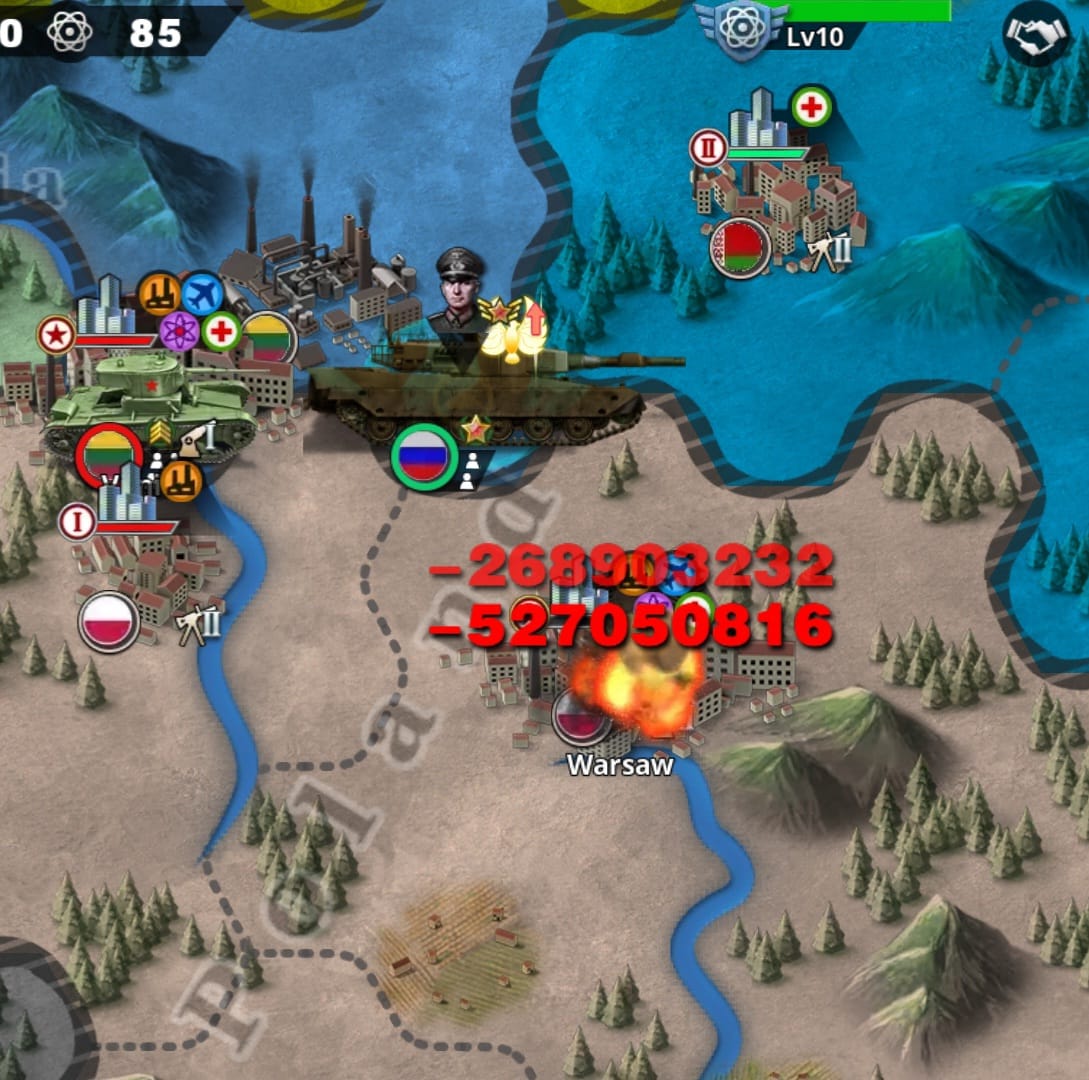The image size is (1089, 1080).
Task: Select the Warsaw city label
Action: [x=620, y=765]
